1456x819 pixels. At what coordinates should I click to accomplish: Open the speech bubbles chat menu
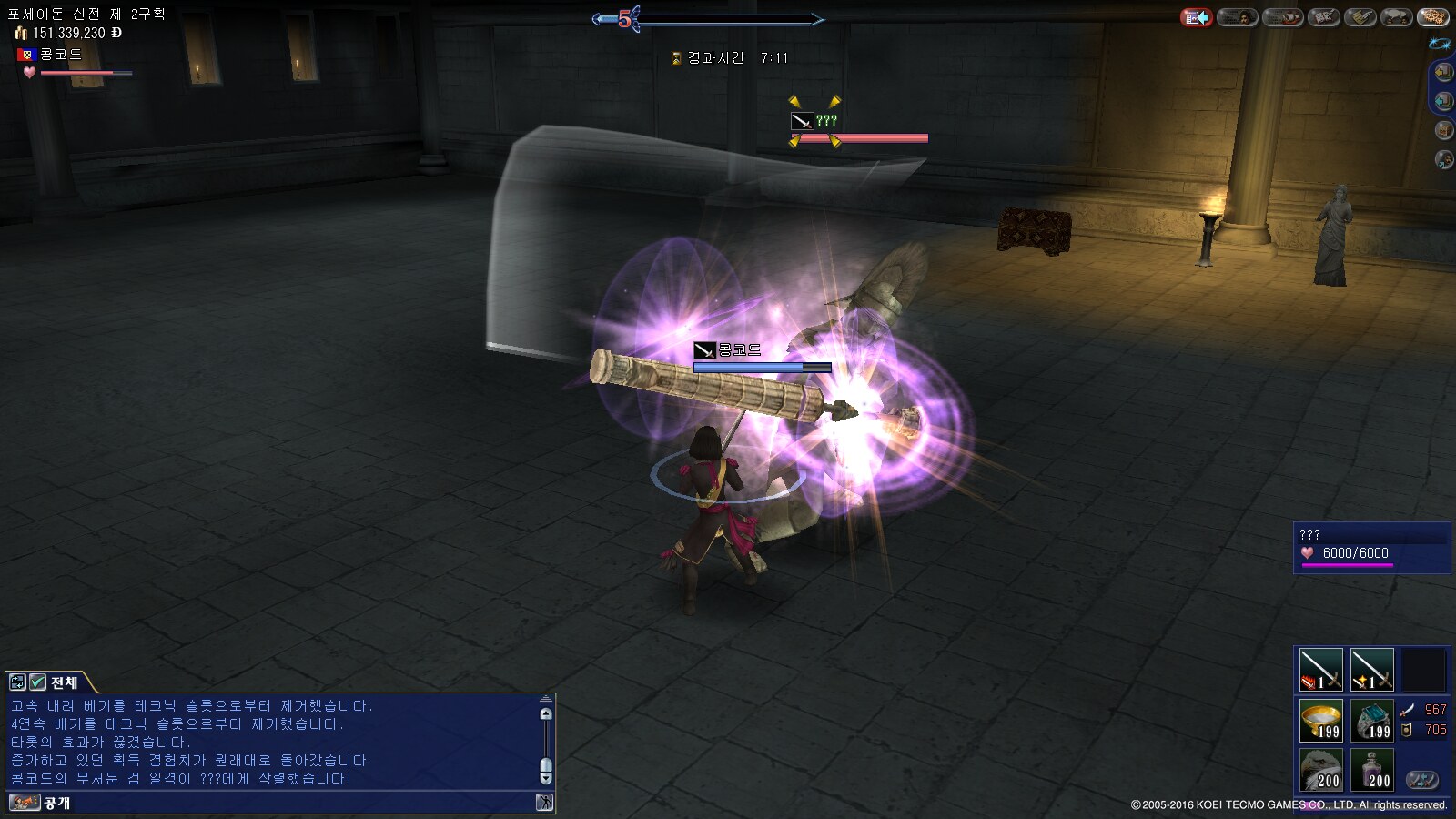tap(1396, 17)
